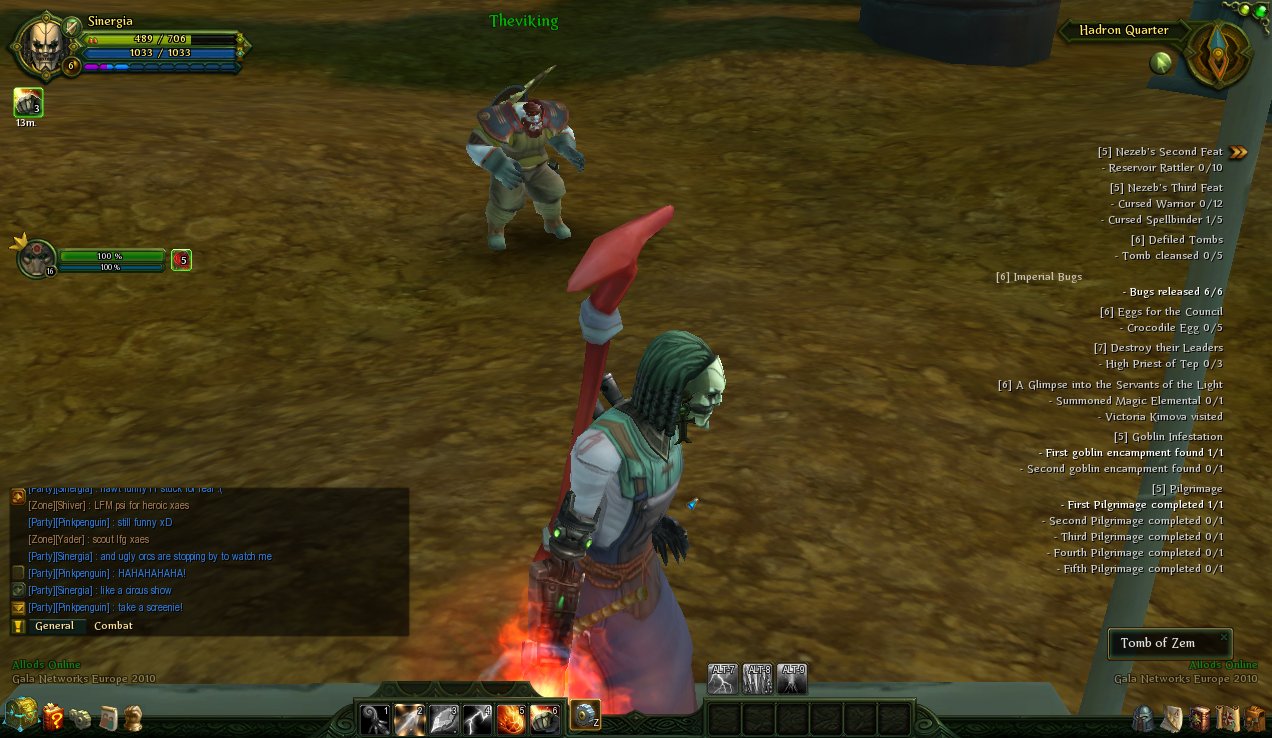The width and height of the screenshot is (1272, 738).
Task: Click the gear action button marked Z
Action: 585,715
